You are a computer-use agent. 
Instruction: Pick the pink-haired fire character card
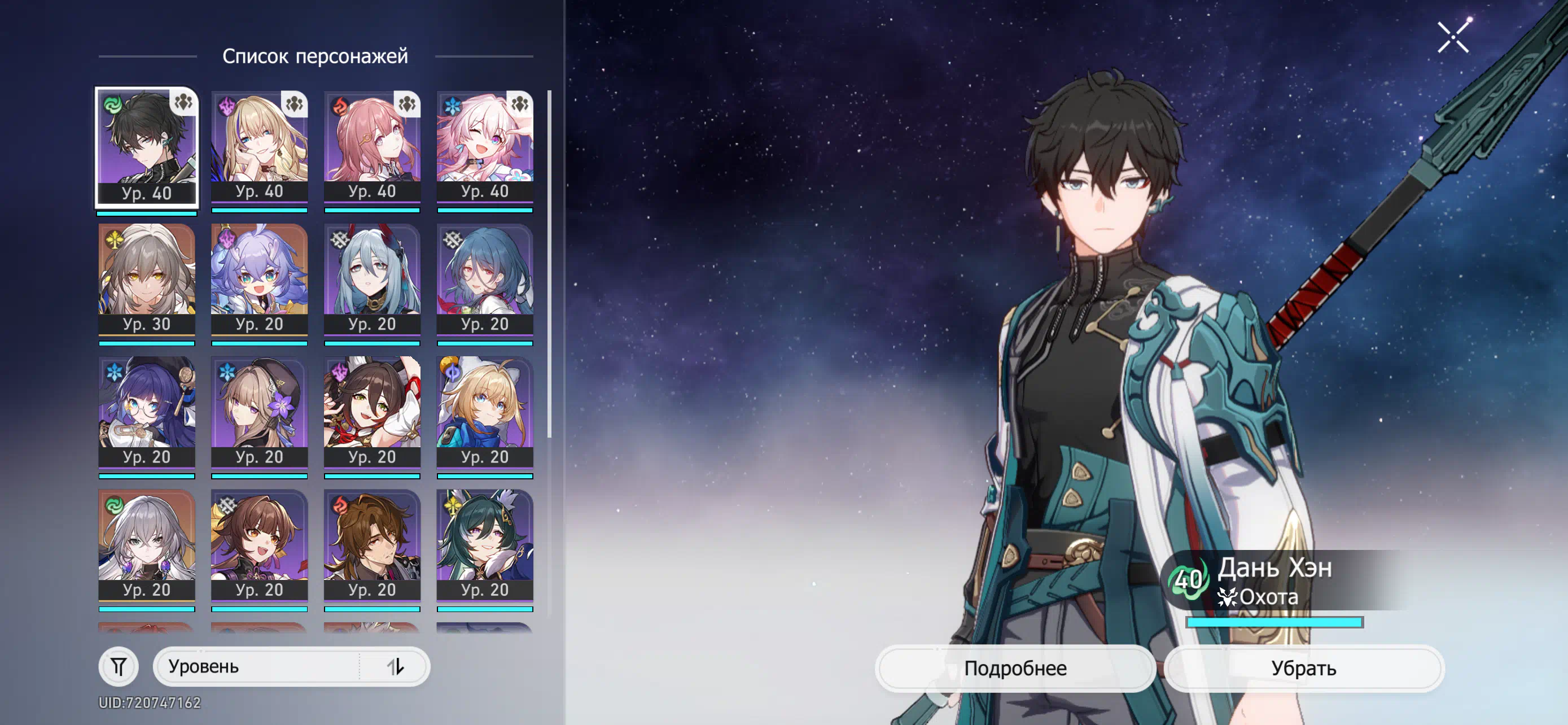[372, 147]
